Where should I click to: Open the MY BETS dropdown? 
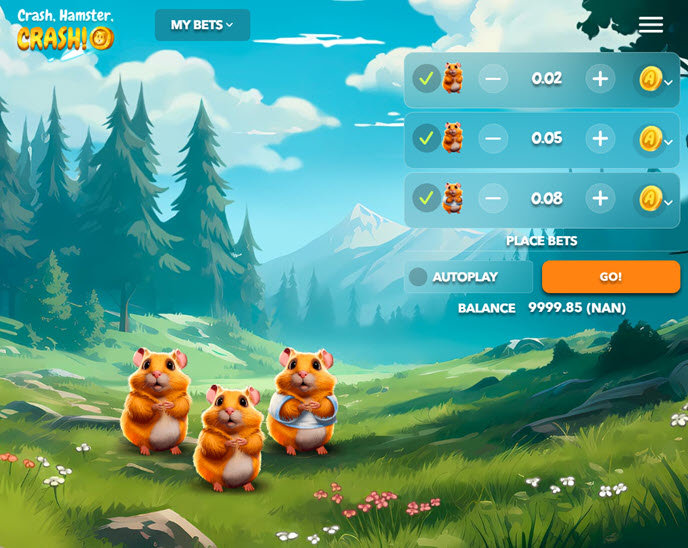(x=202, y=25)
